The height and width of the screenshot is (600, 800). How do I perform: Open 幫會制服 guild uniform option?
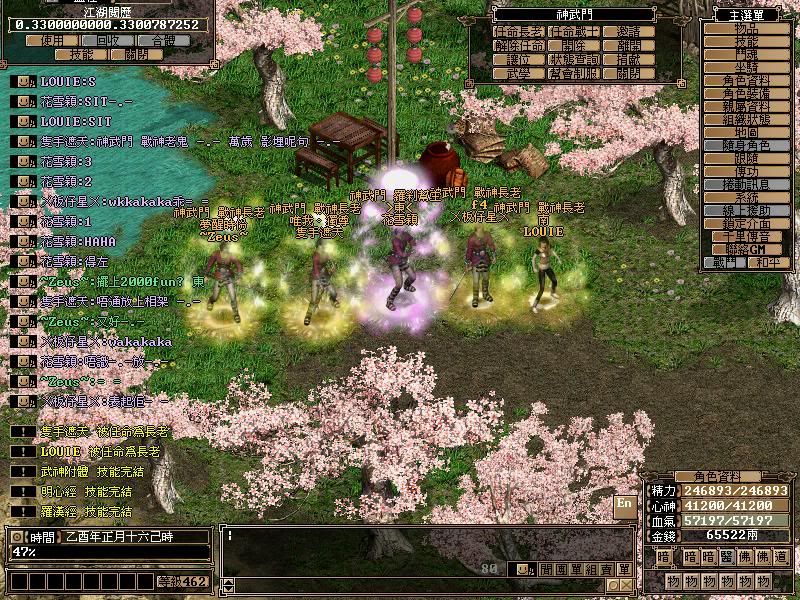[575, 73]
